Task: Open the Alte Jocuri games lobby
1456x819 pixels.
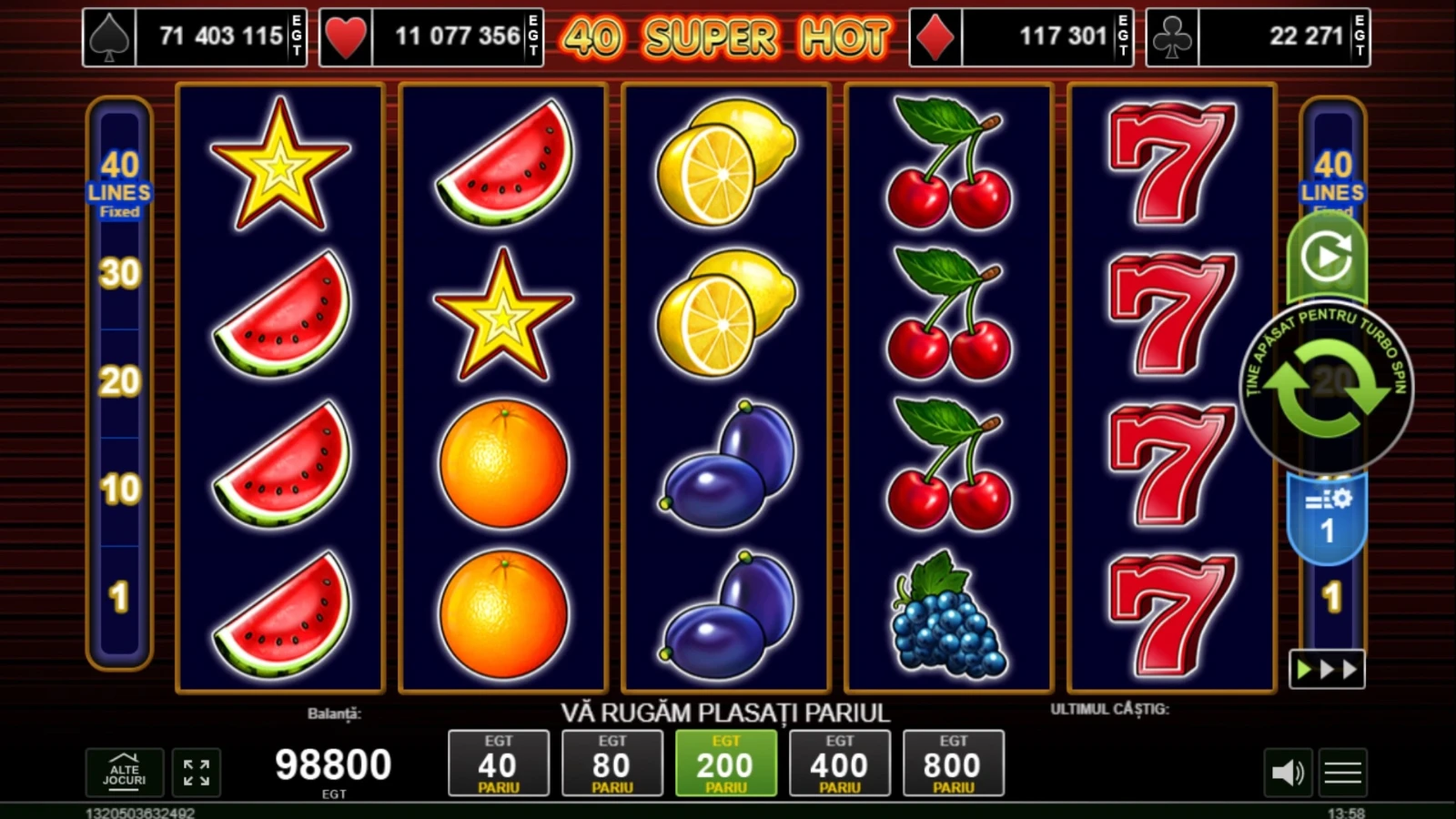Action: (125, 773)
